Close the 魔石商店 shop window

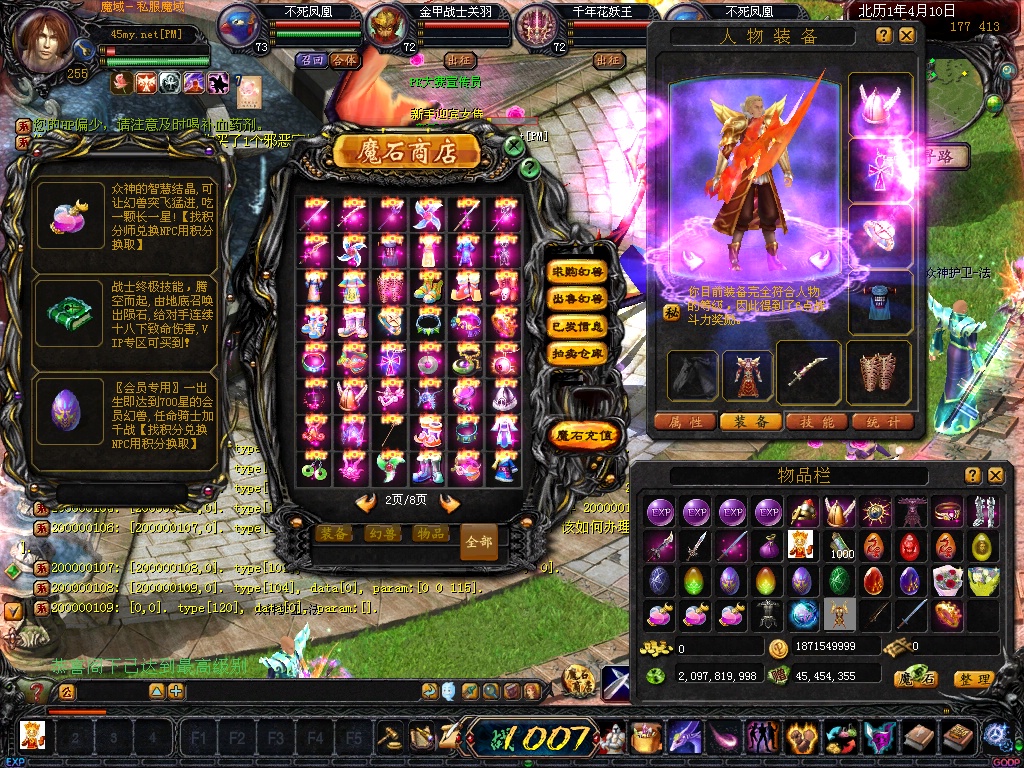pyautogui.click(x=514, y=146)
